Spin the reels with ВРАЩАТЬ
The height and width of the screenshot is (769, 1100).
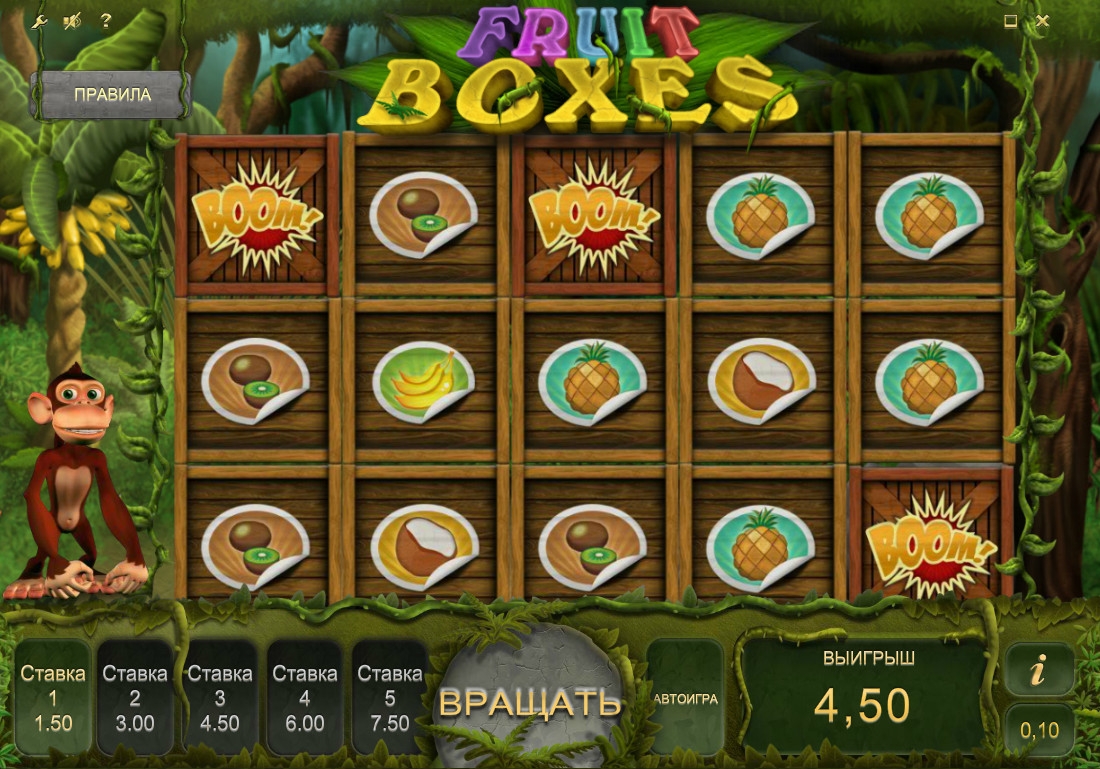529,702
